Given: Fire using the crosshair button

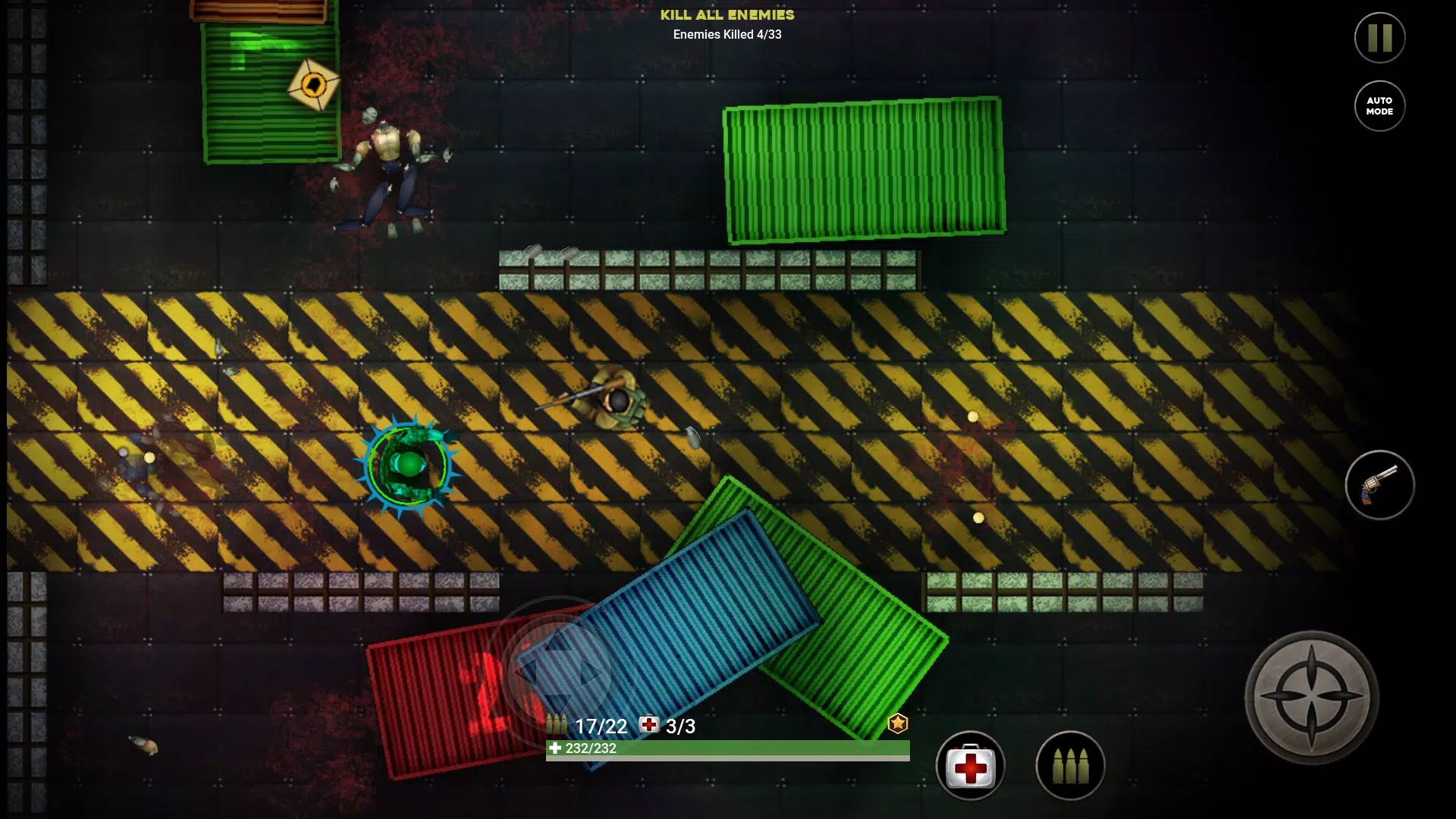Looking at the screenshot, I should 1312,697.
